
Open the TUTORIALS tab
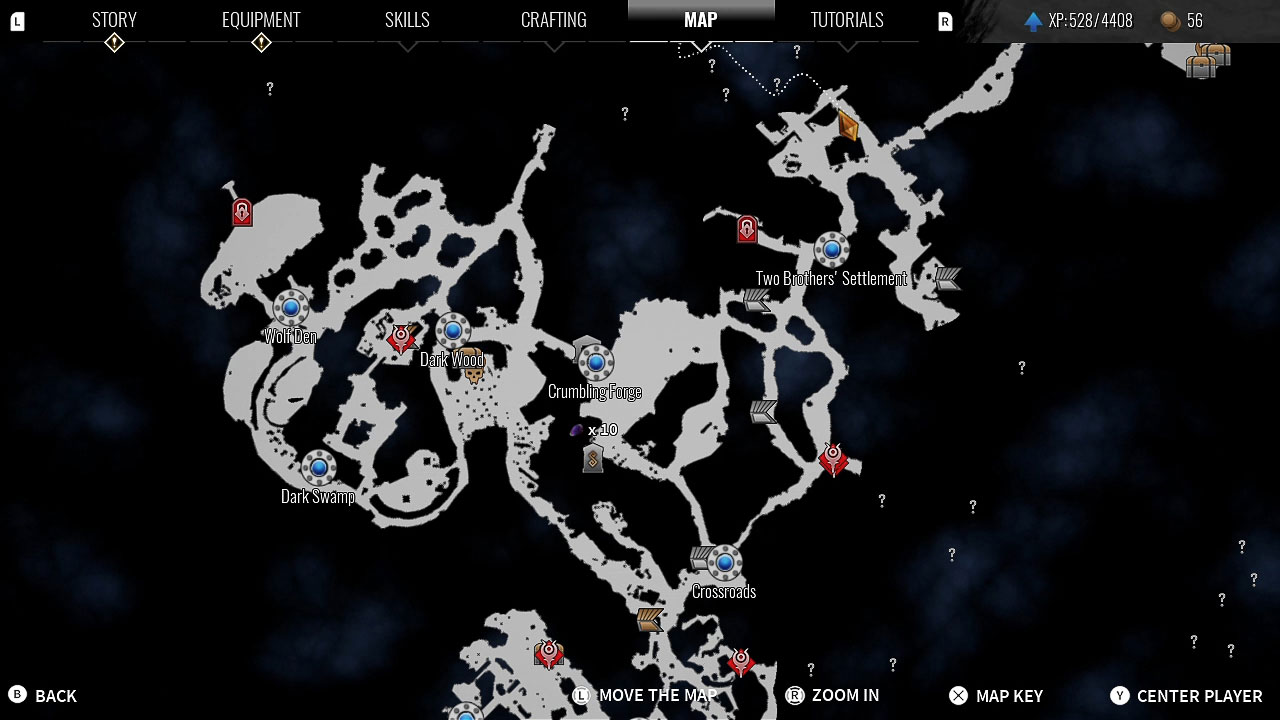pos(846,19)
